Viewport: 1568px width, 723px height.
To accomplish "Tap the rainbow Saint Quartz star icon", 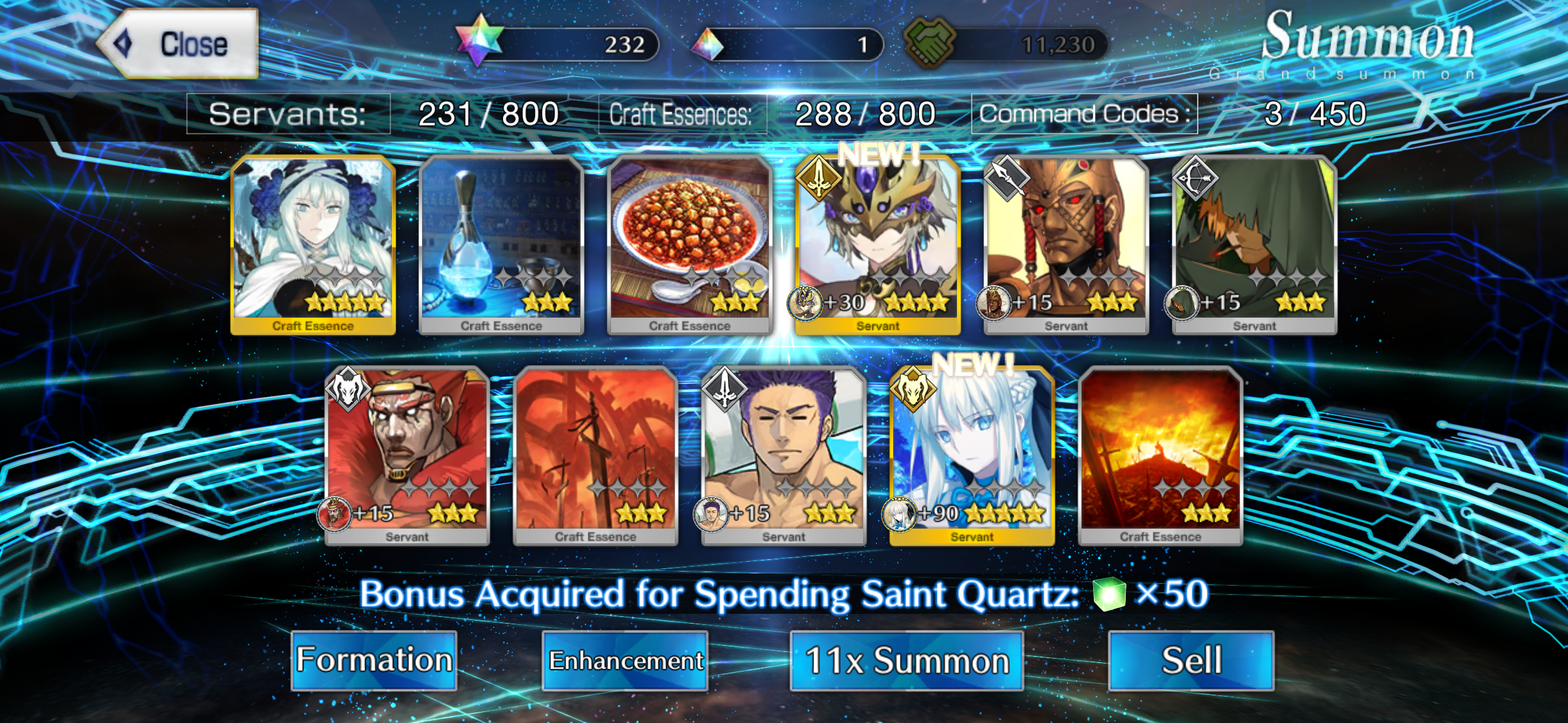I will pyautogui.click(x=480, y=40).
